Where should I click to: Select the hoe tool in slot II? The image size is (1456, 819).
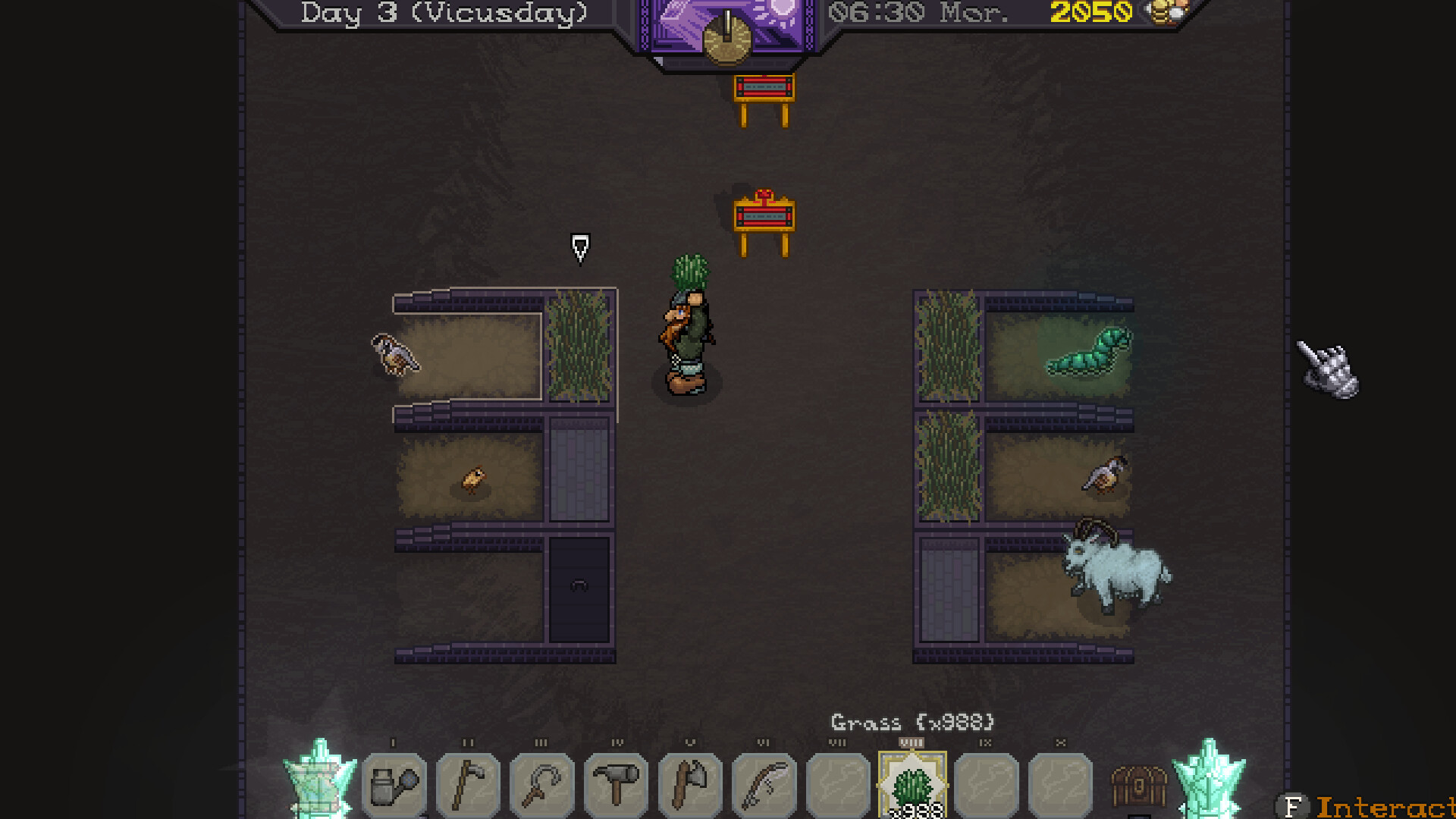[x=468, y=785]
